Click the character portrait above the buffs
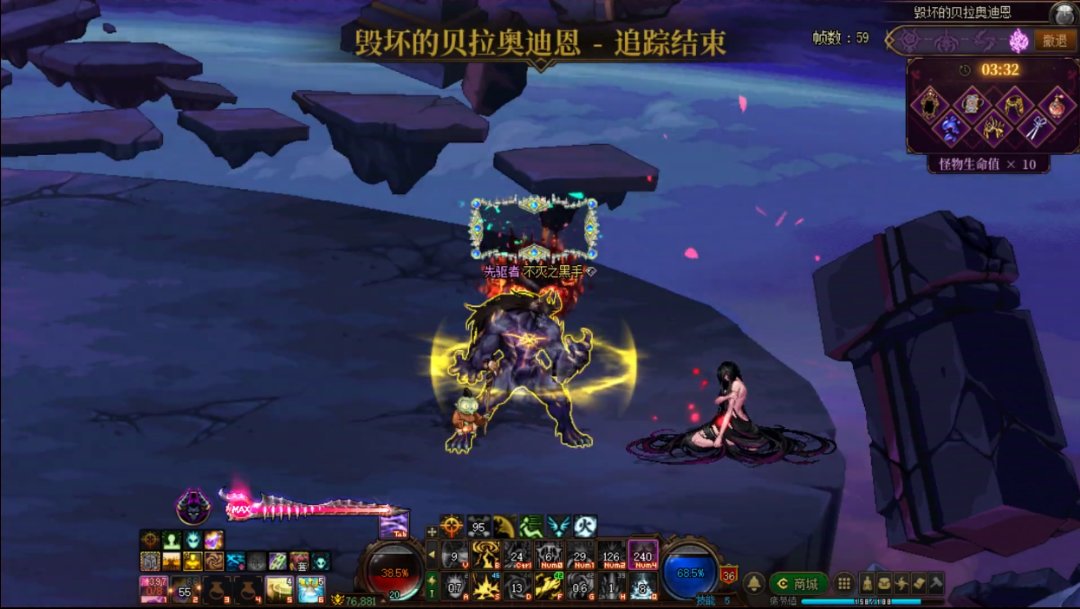 (x=193, y=505)
